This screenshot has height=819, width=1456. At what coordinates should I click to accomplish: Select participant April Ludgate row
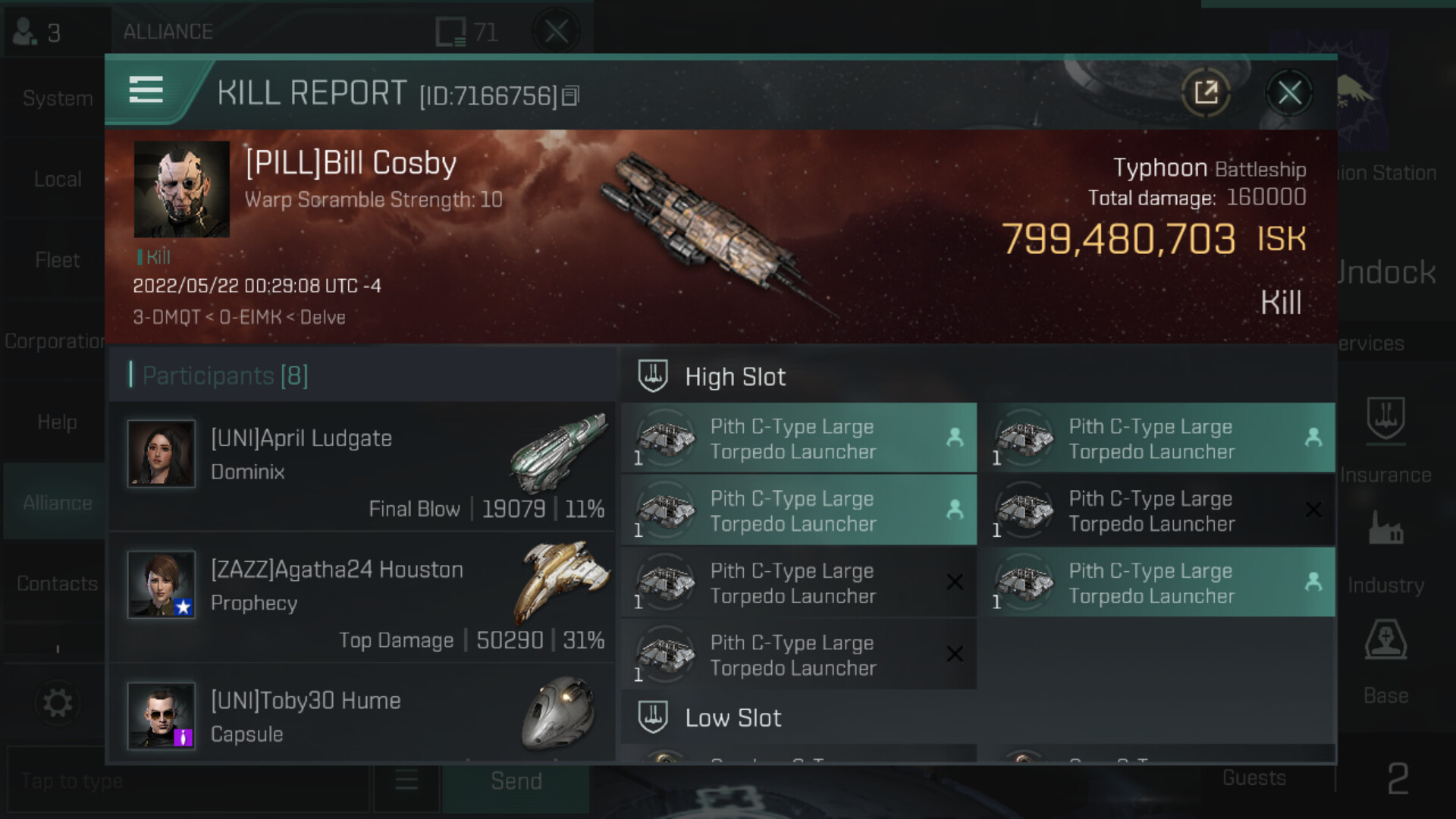tap(362, 466)
